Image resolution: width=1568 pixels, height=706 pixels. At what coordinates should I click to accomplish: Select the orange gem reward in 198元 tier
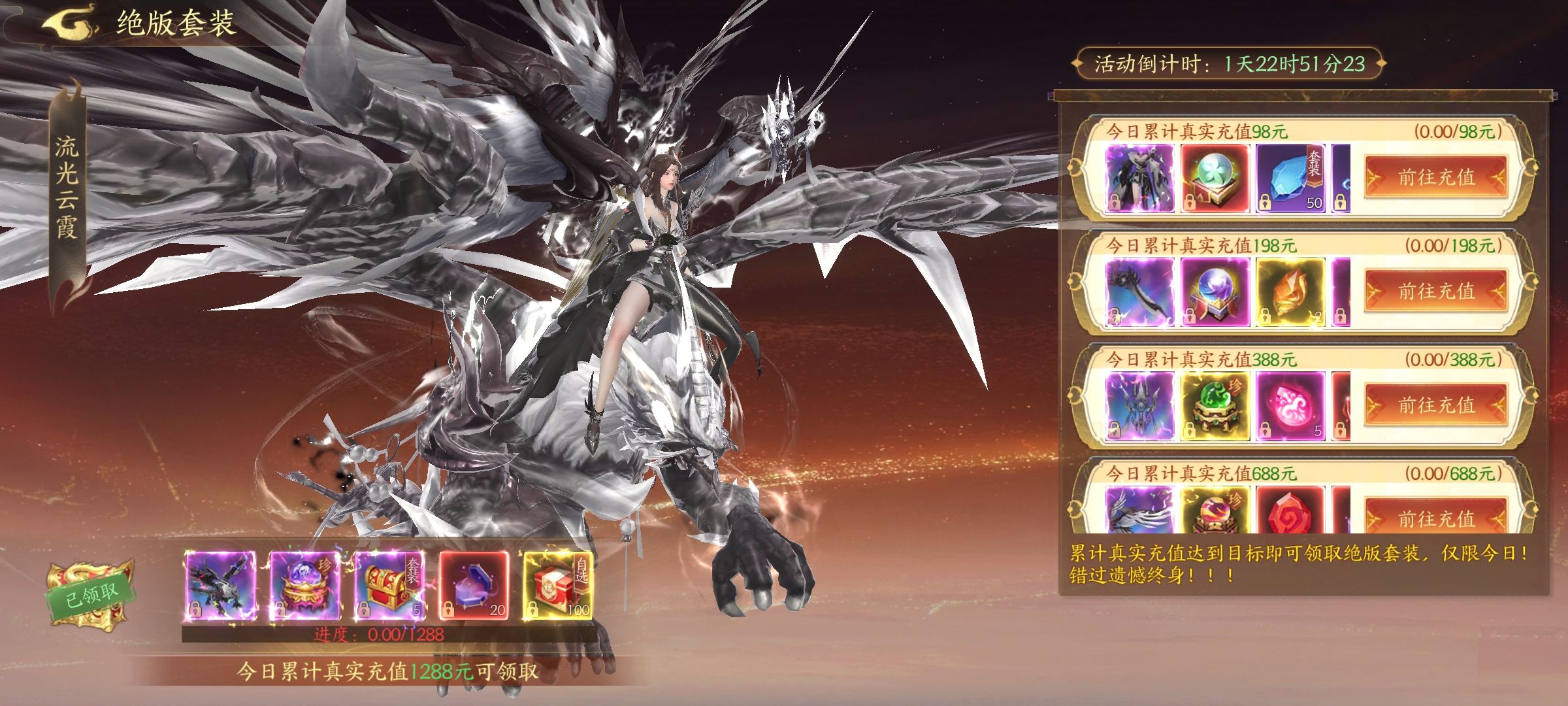1290,292
